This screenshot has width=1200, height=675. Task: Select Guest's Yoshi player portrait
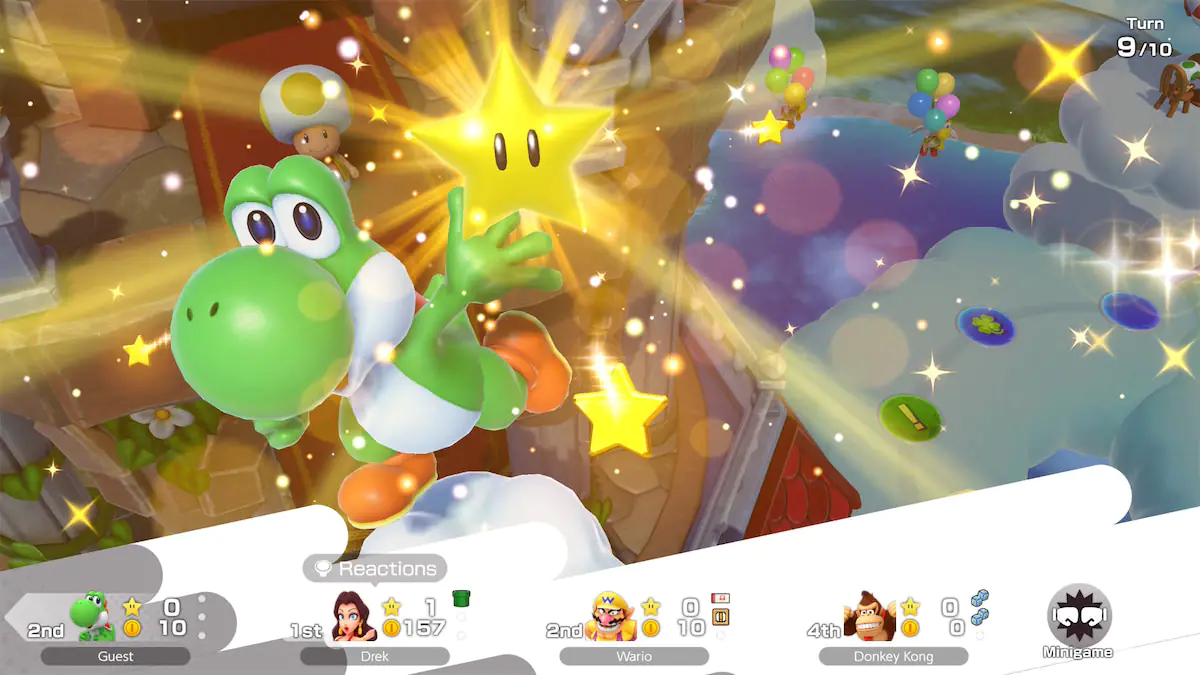pos(92,615)
